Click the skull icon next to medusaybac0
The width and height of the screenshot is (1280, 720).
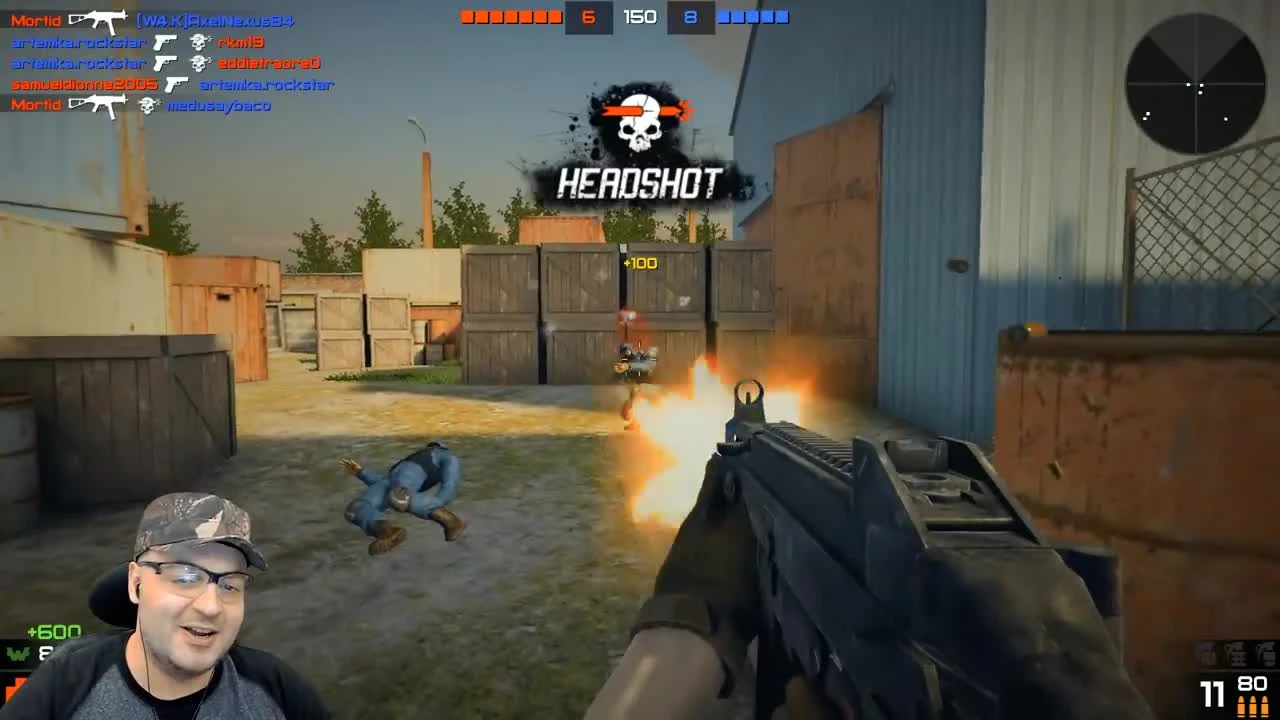coord(147,105)
